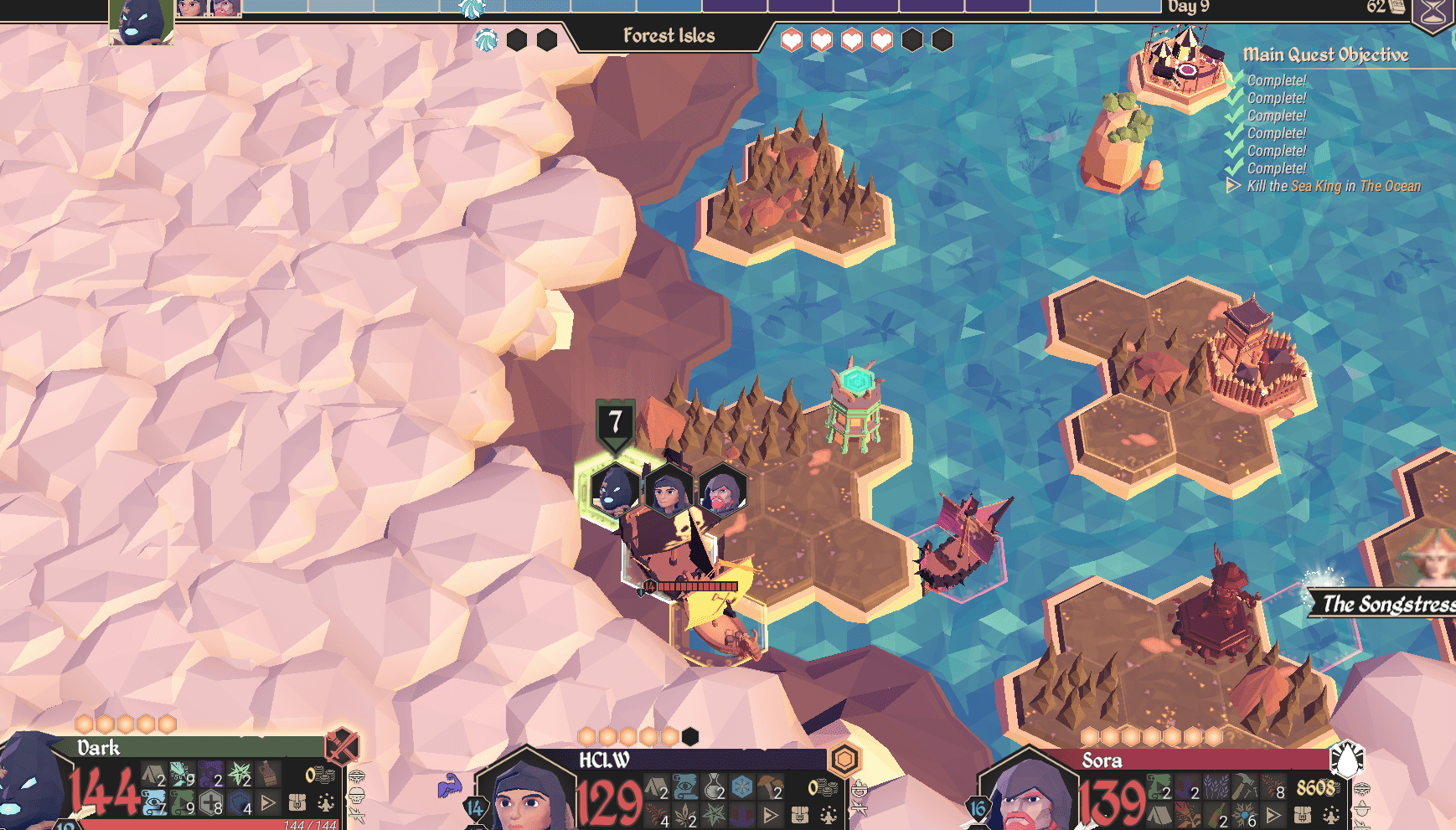This screenshot has width=1456, height=830.
Task: Open Dark's inventory backpack
Action: [297, 803]
